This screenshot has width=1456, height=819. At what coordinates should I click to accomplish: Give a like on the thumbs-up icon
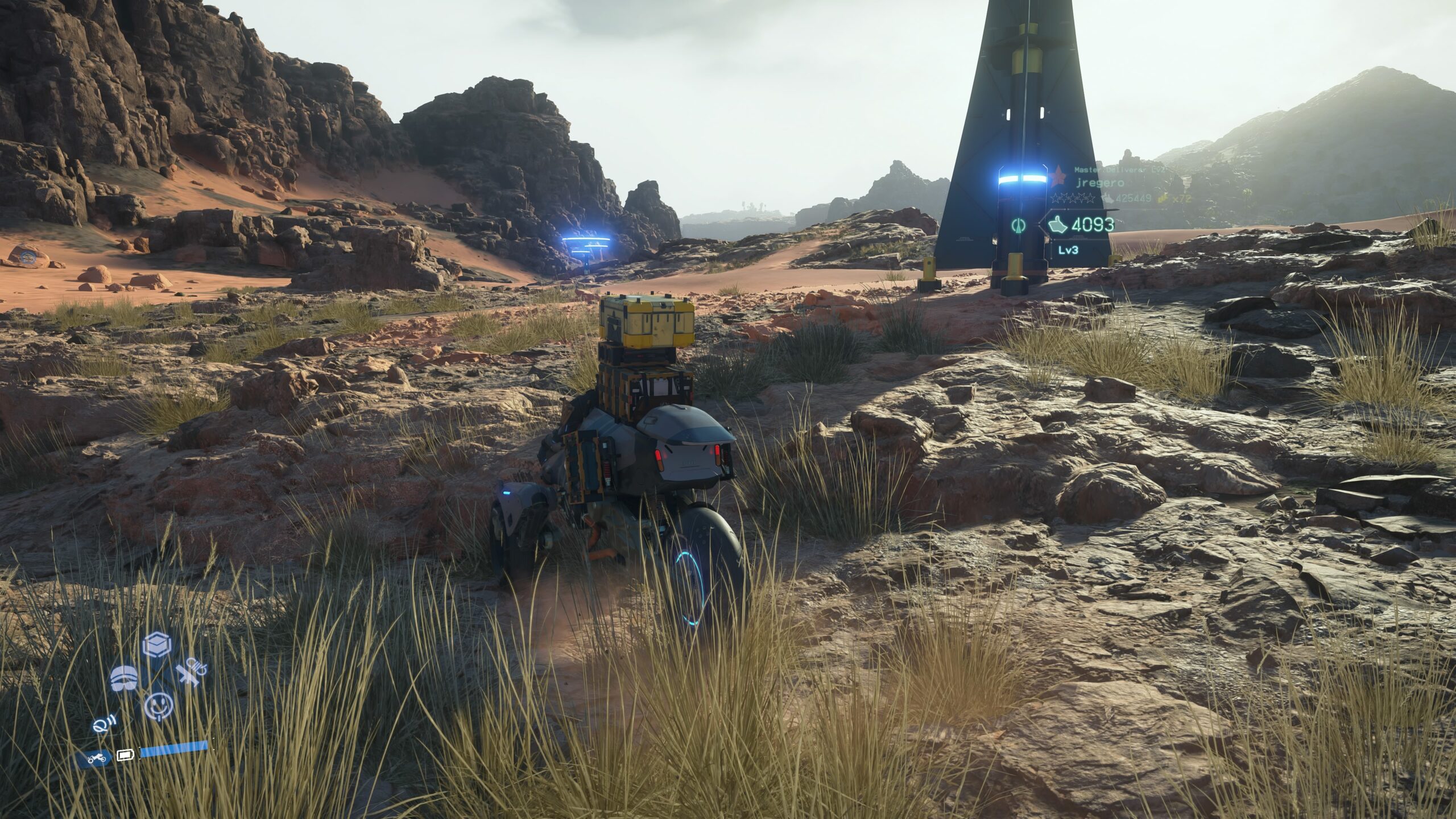tap(1057, 225)
